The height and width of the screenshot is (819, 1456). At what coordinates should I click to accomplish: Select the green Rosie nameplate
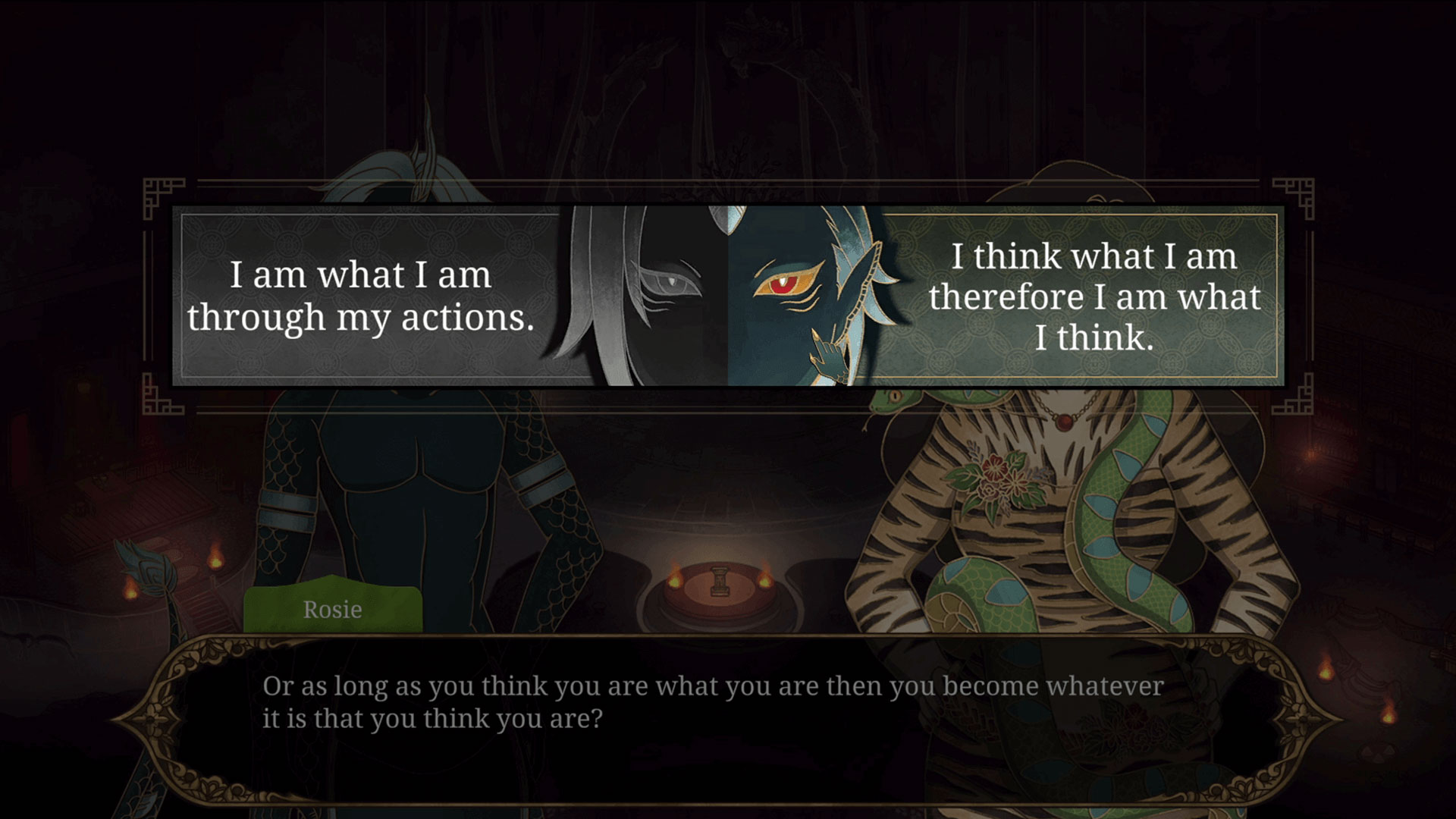tap(331, 609)
